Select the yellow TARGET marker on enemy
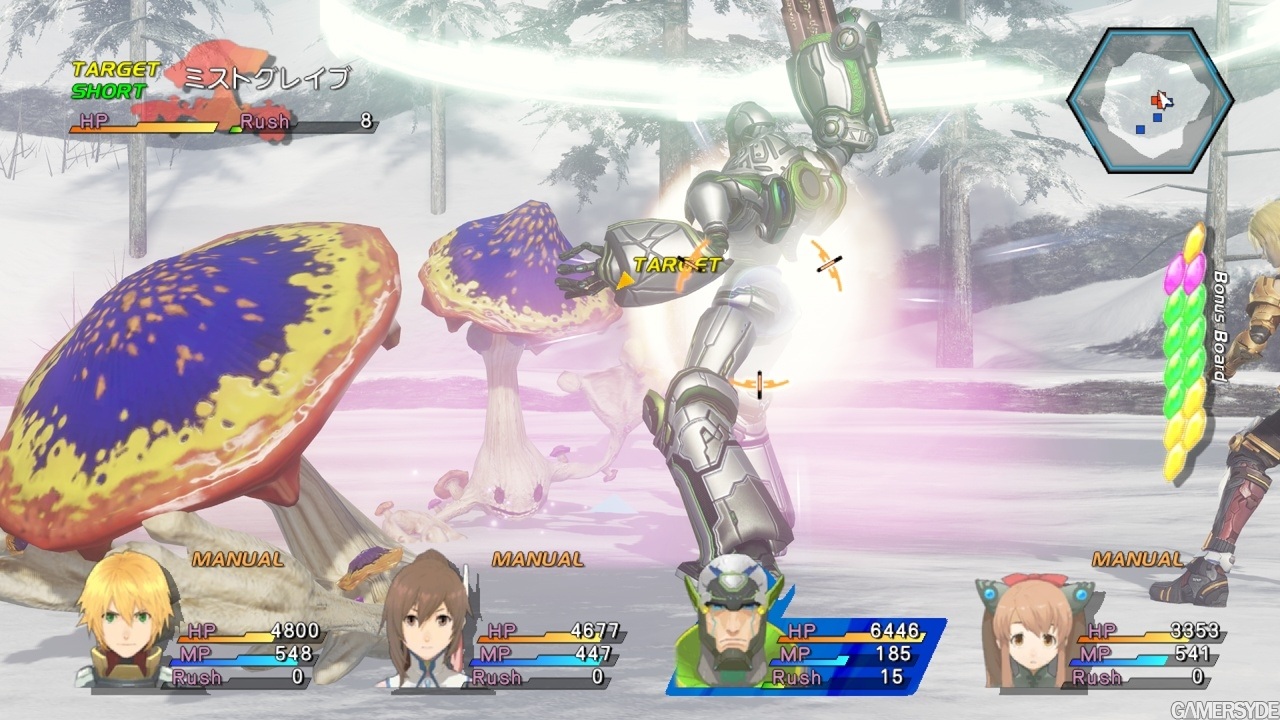This screenshot has height=720, width=1280. pyautogui.click(x=676, y=265)
